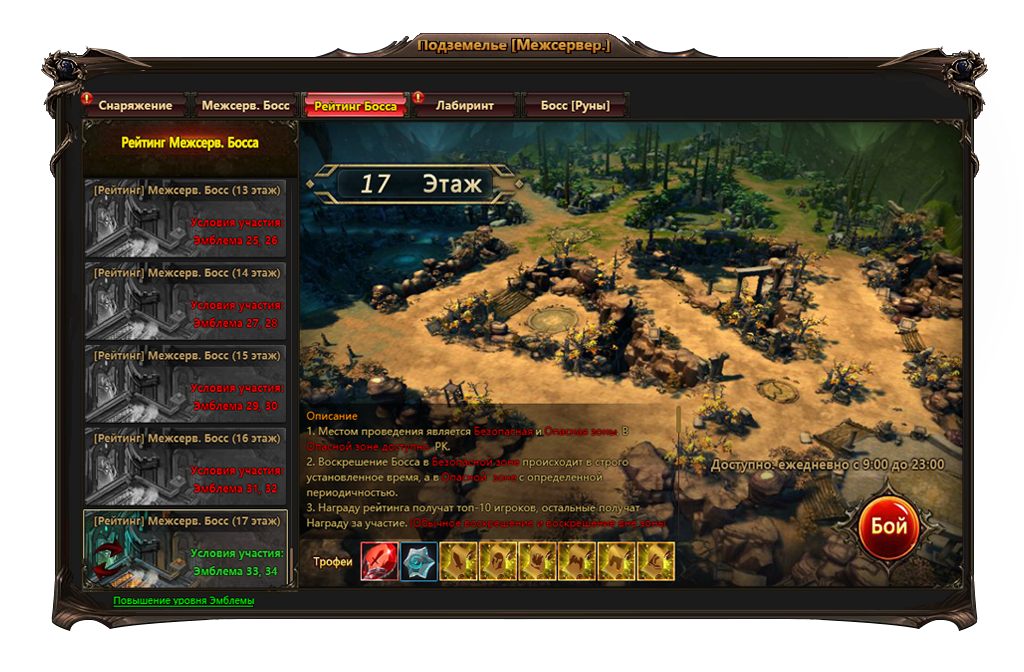The image size is (1024, 672).
Task: Switch to the Лабиринт tab
Action: [x=465, y=105]
